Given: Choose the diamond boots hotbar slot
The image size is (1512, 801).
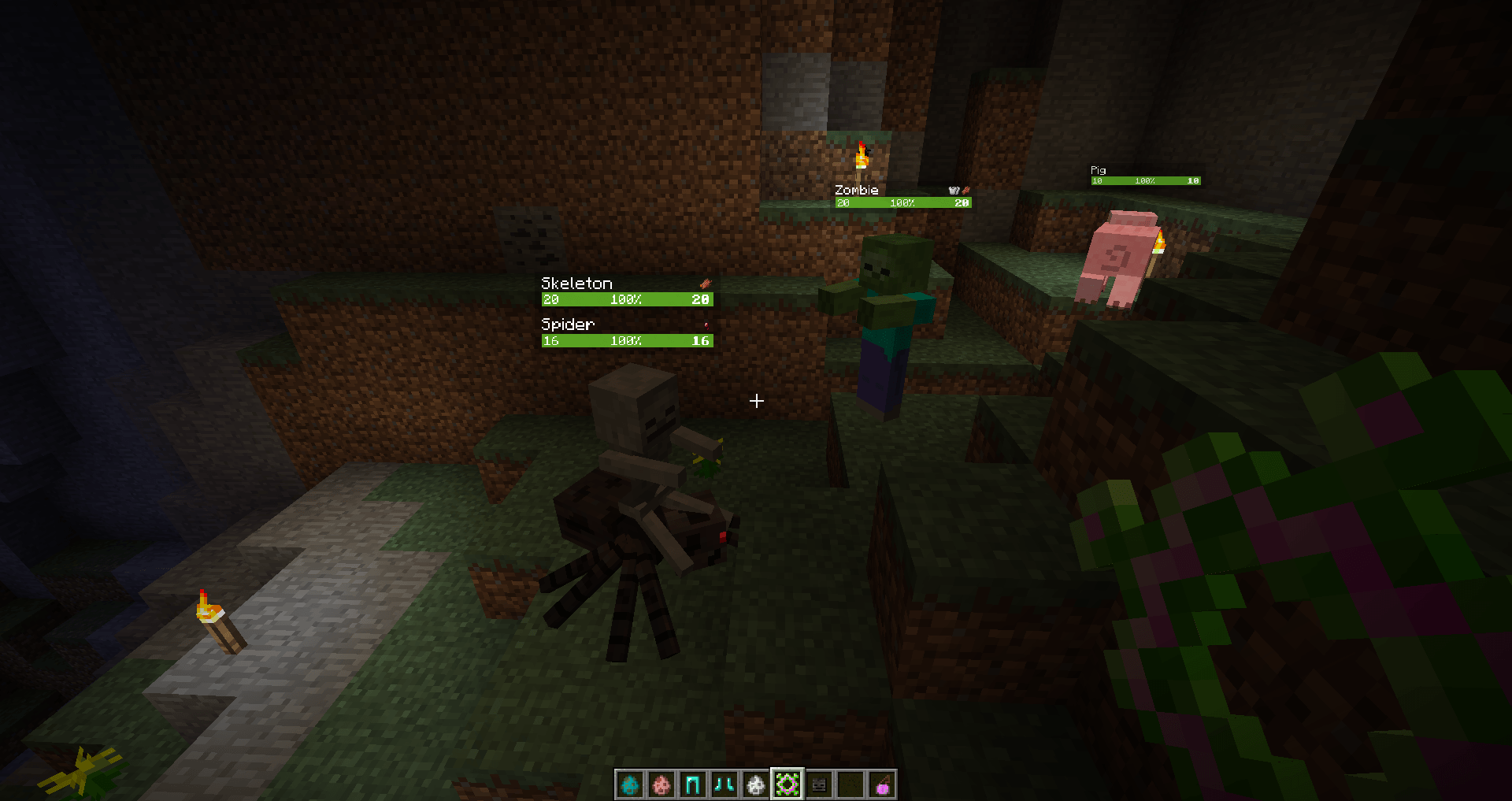Looking at the screenshot, I should [724, 784].
